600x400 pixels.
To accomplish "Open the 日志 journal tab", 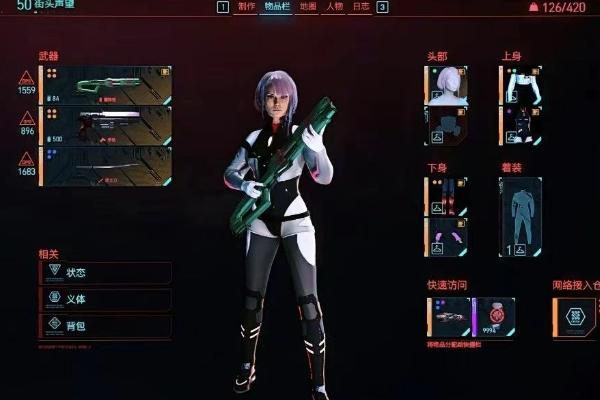I will (361, 7).
